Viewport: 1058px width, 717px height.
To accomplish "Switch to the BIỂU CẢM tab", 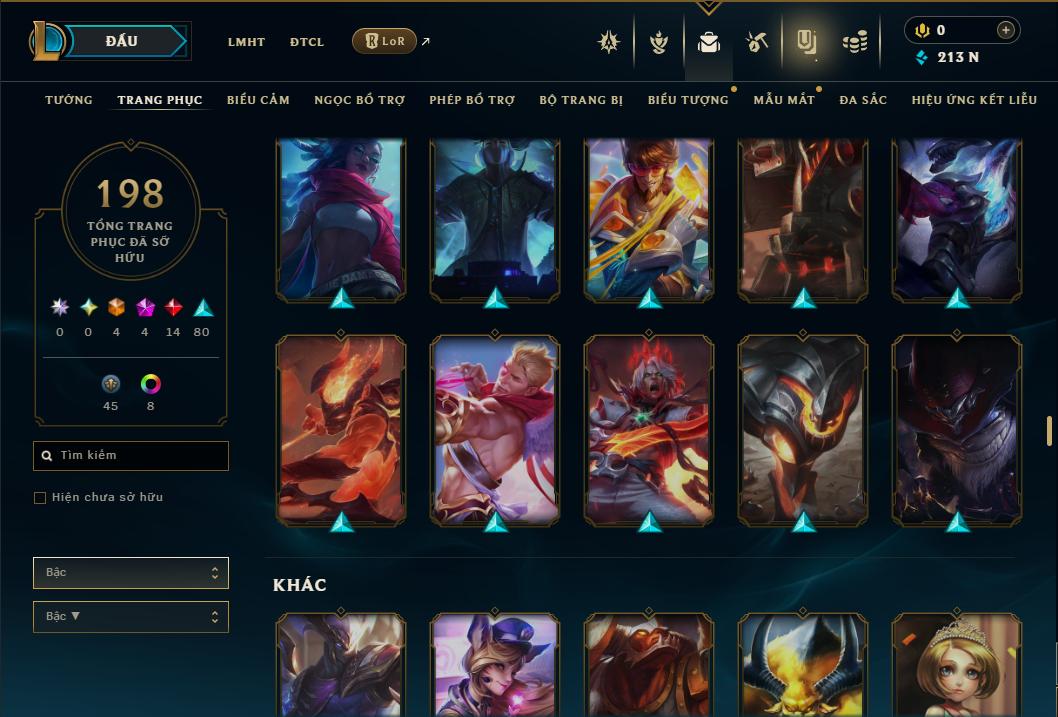I will (x=258, y=100).
